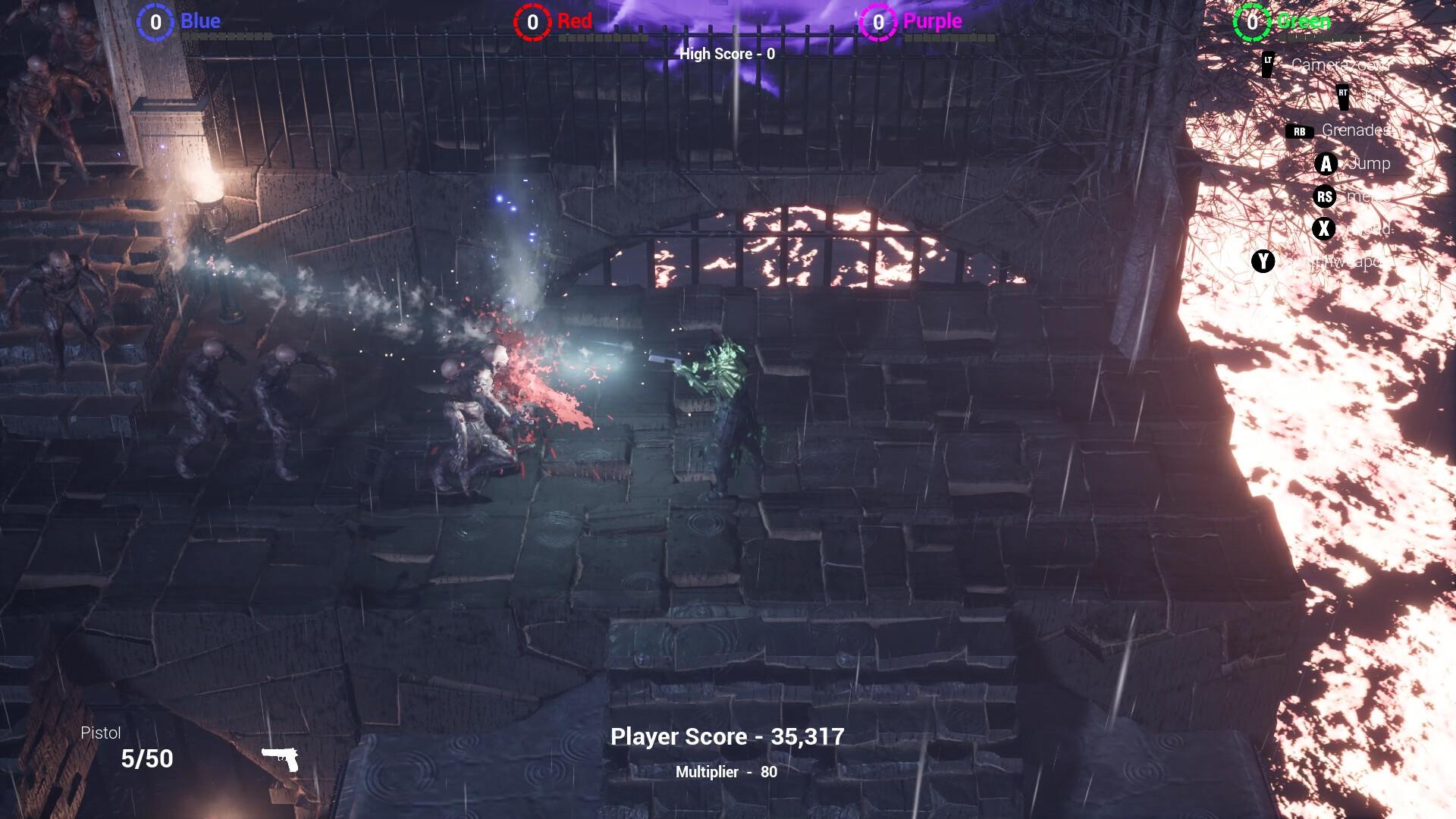Click the '5/50' ammo counter for Pistol
Image resolution: width=1456 pixels, height=819 pixels.
click(146, 758)
